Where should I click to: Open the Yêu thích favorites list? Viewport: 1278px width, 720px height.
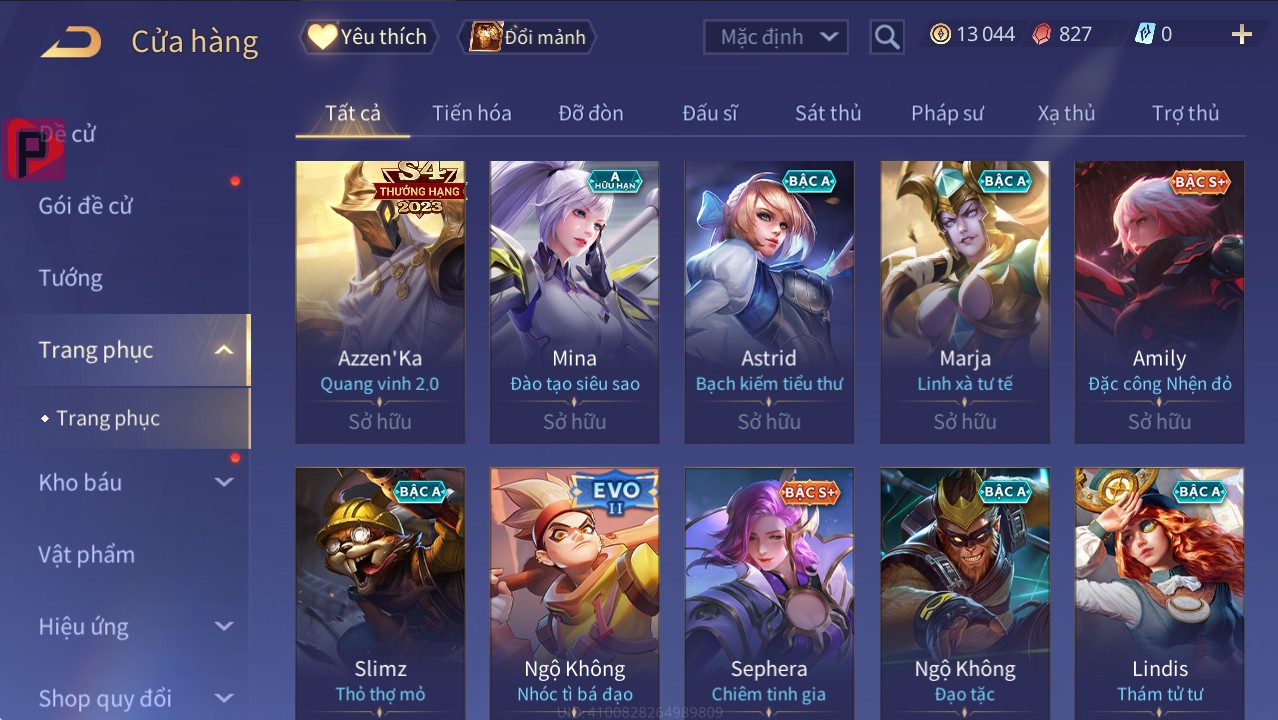[x=368, y=37]
